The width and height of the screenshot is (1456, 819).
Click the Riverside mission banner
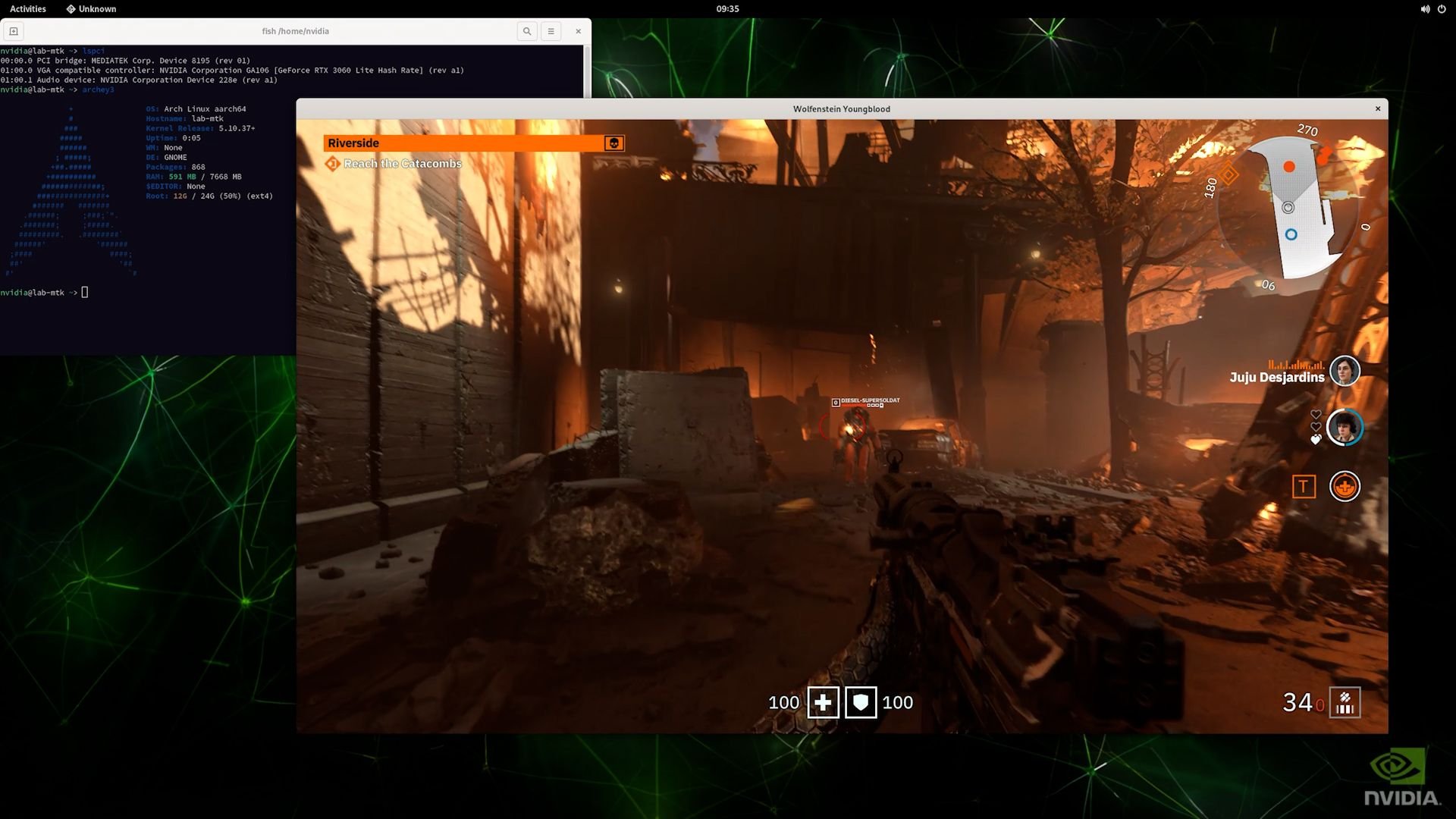point(463,143)
